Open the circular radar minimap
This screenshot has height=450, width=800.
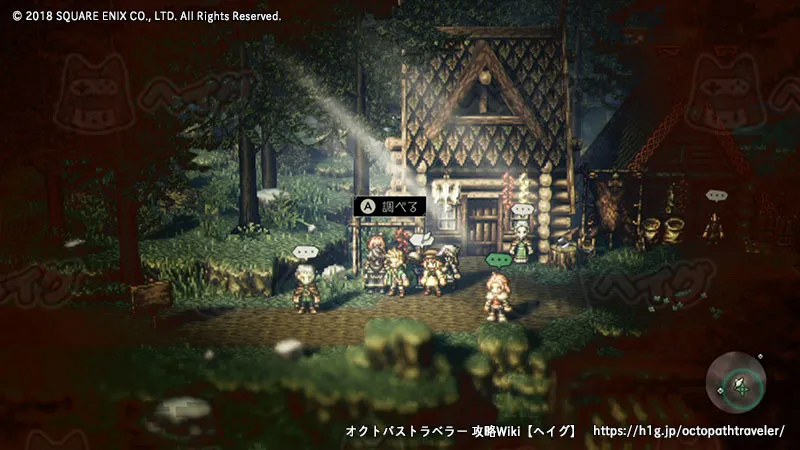tap(738, 384)
